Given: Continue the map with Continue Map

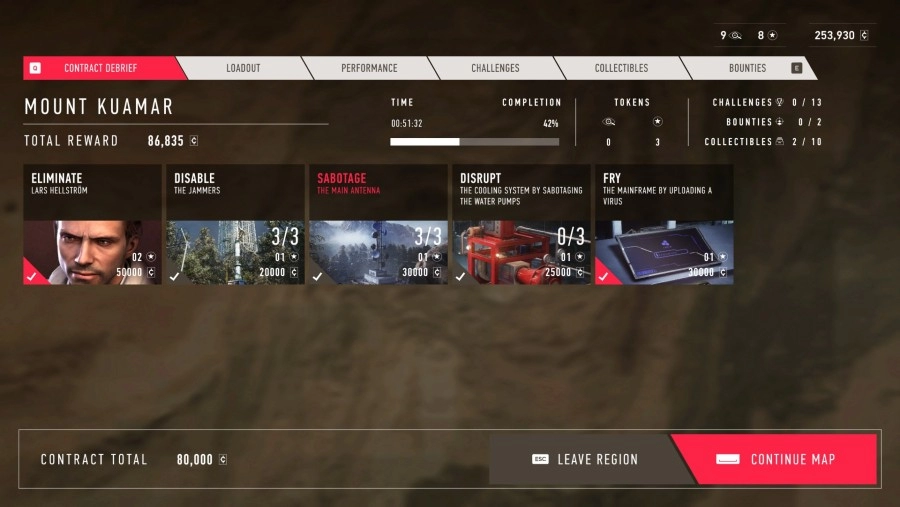Looking at the screenshot, I should coord(777,459).
